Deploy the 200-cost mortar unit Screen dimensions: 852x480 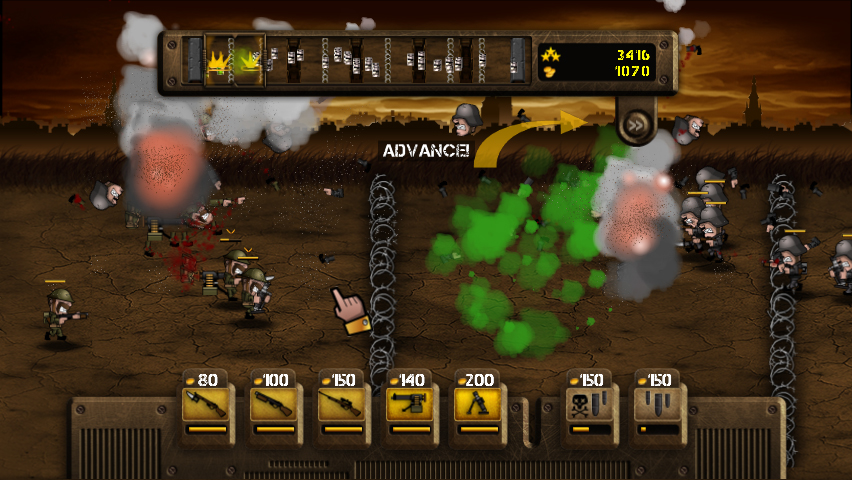coord(480,405)
